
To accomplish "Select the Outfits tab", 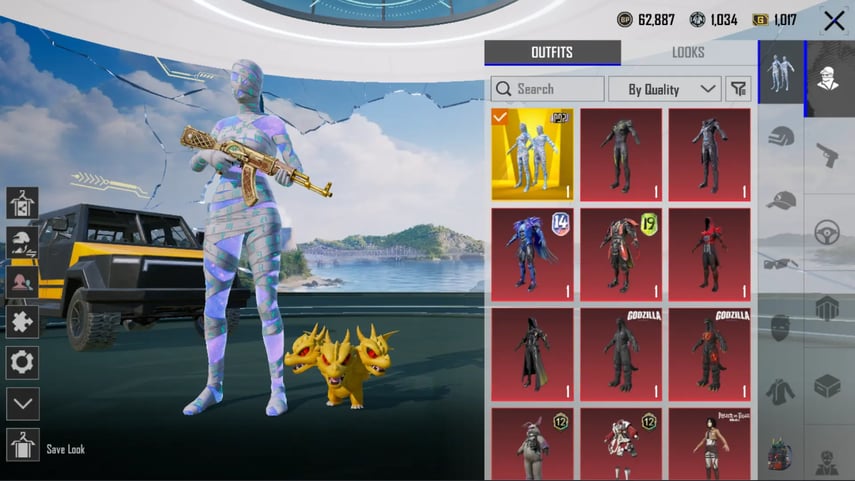I will (x=552, y=53).
